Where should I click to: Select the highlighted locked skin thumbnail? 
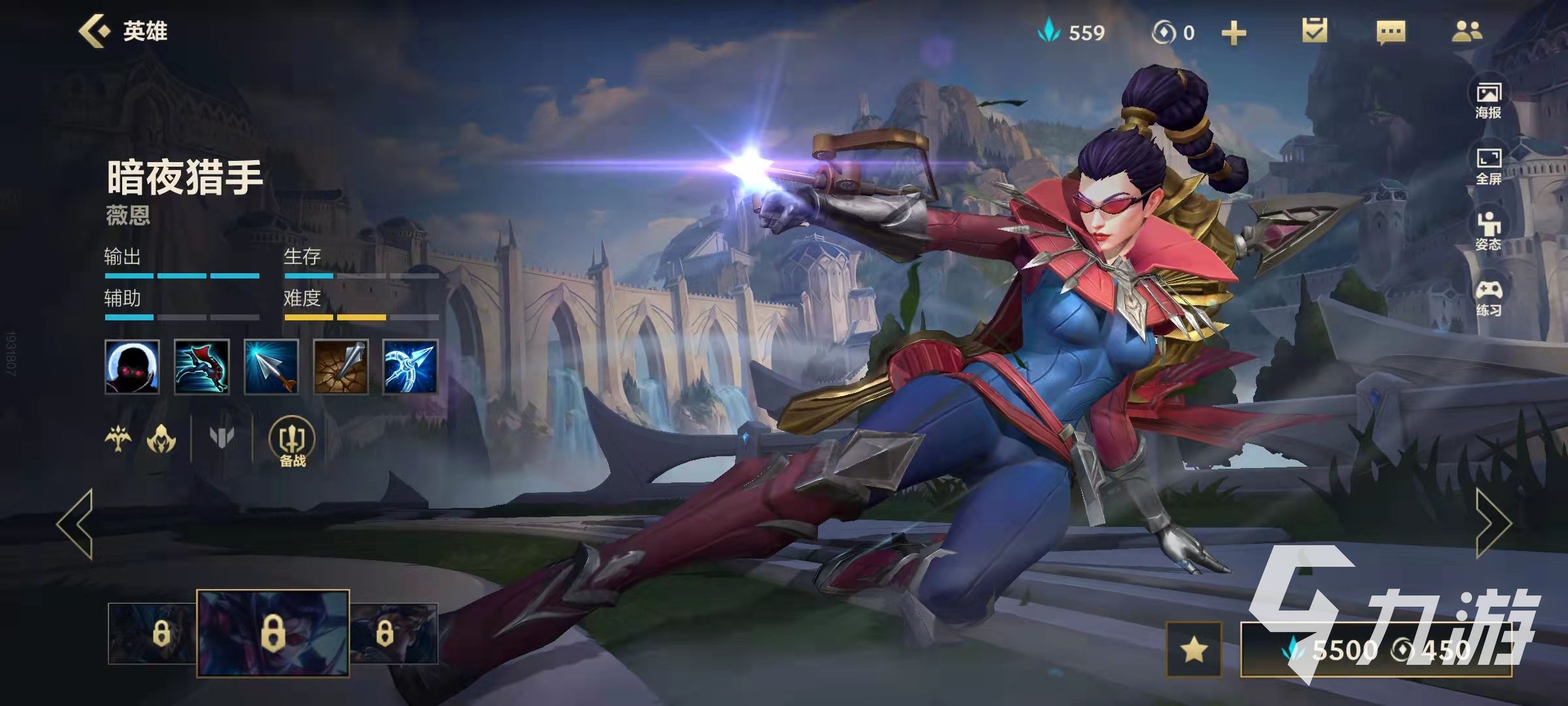(x=272, y=633)
